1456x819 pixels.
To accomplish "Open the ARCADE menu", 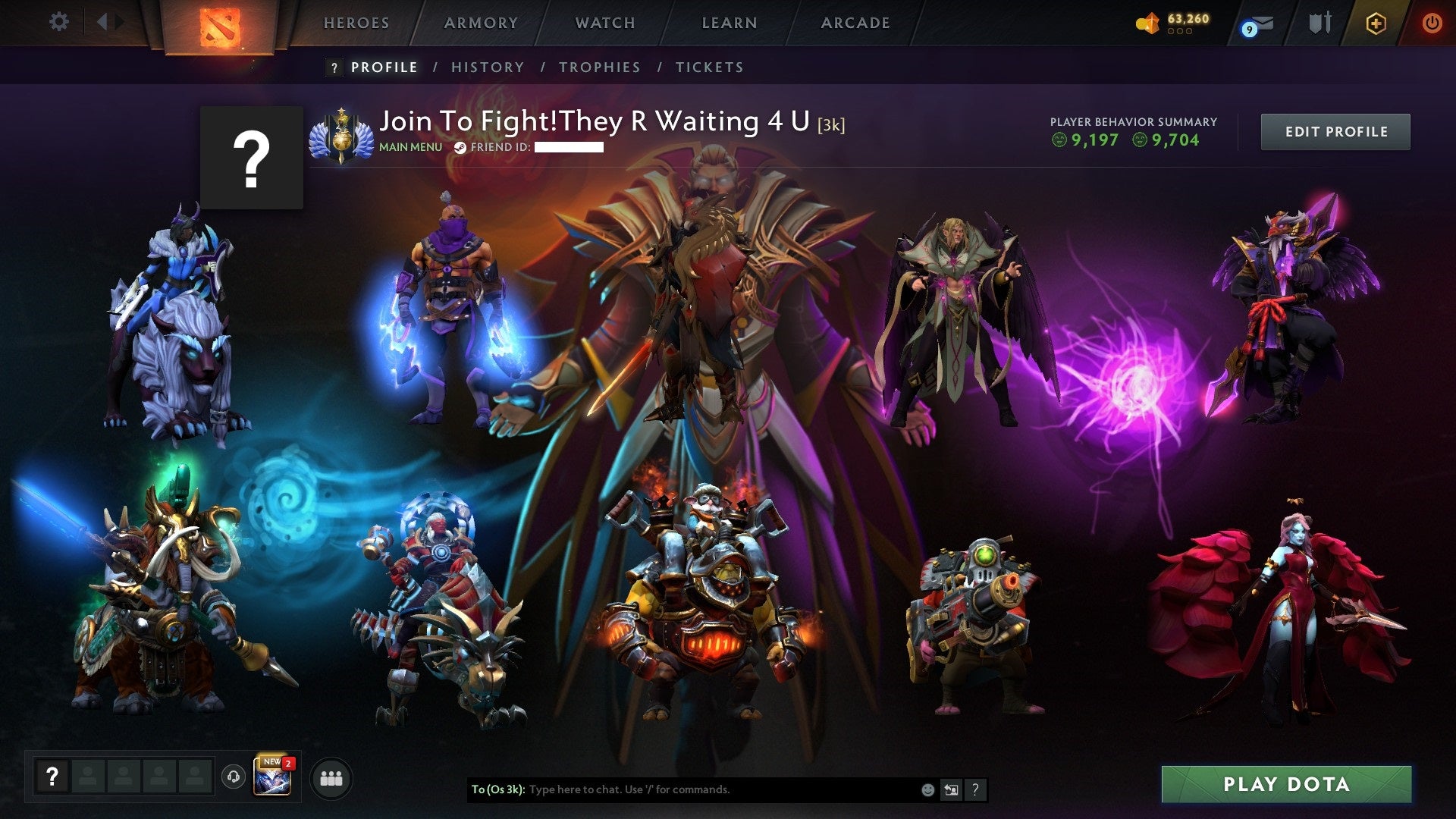I will (855, 23).
